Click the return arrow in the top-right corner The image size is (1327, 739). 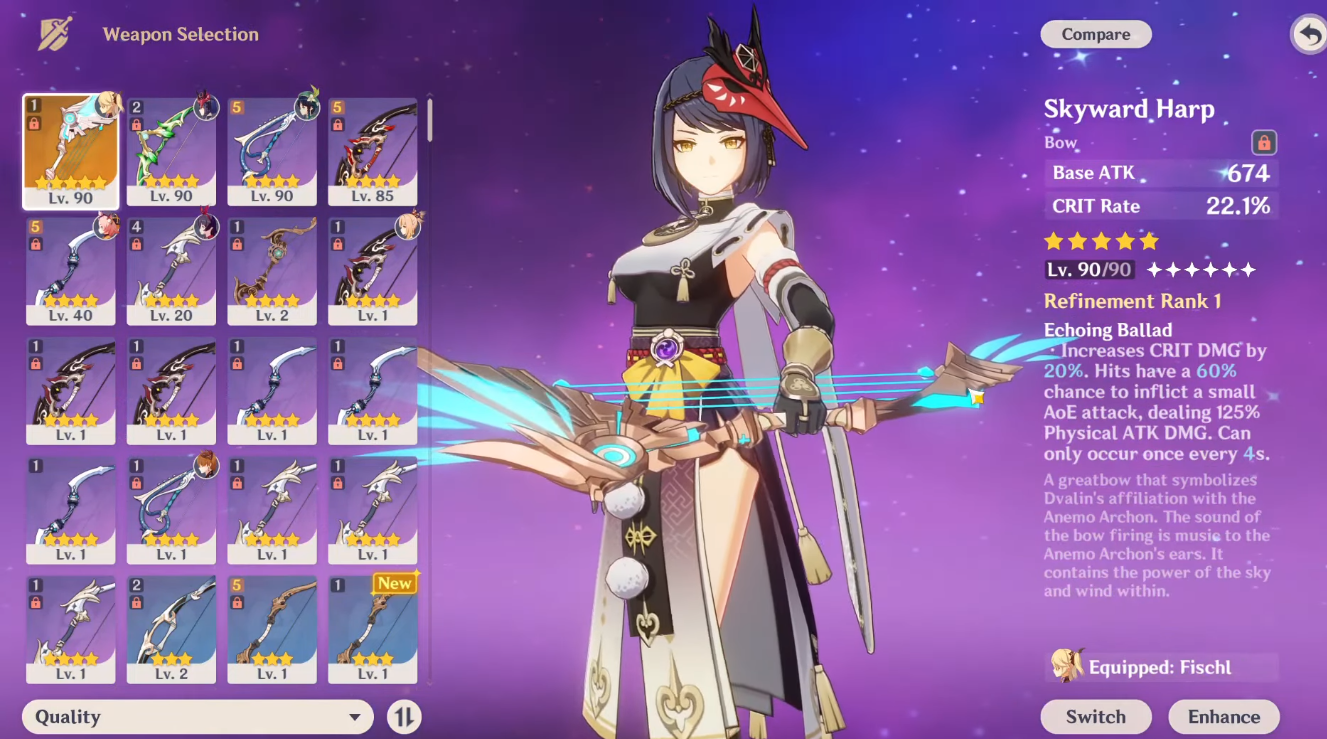(x=1309, y=33)
